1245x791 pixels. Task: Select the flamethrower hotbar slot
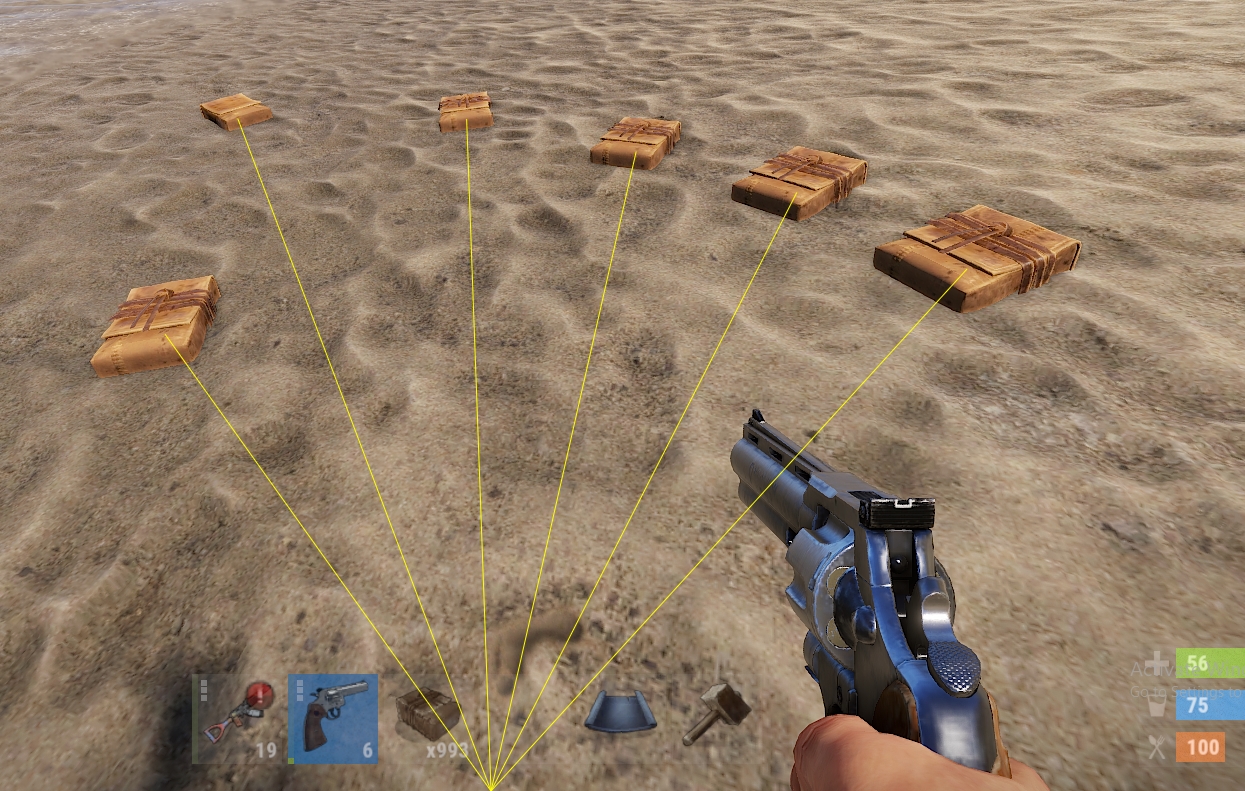coord(236,718)
